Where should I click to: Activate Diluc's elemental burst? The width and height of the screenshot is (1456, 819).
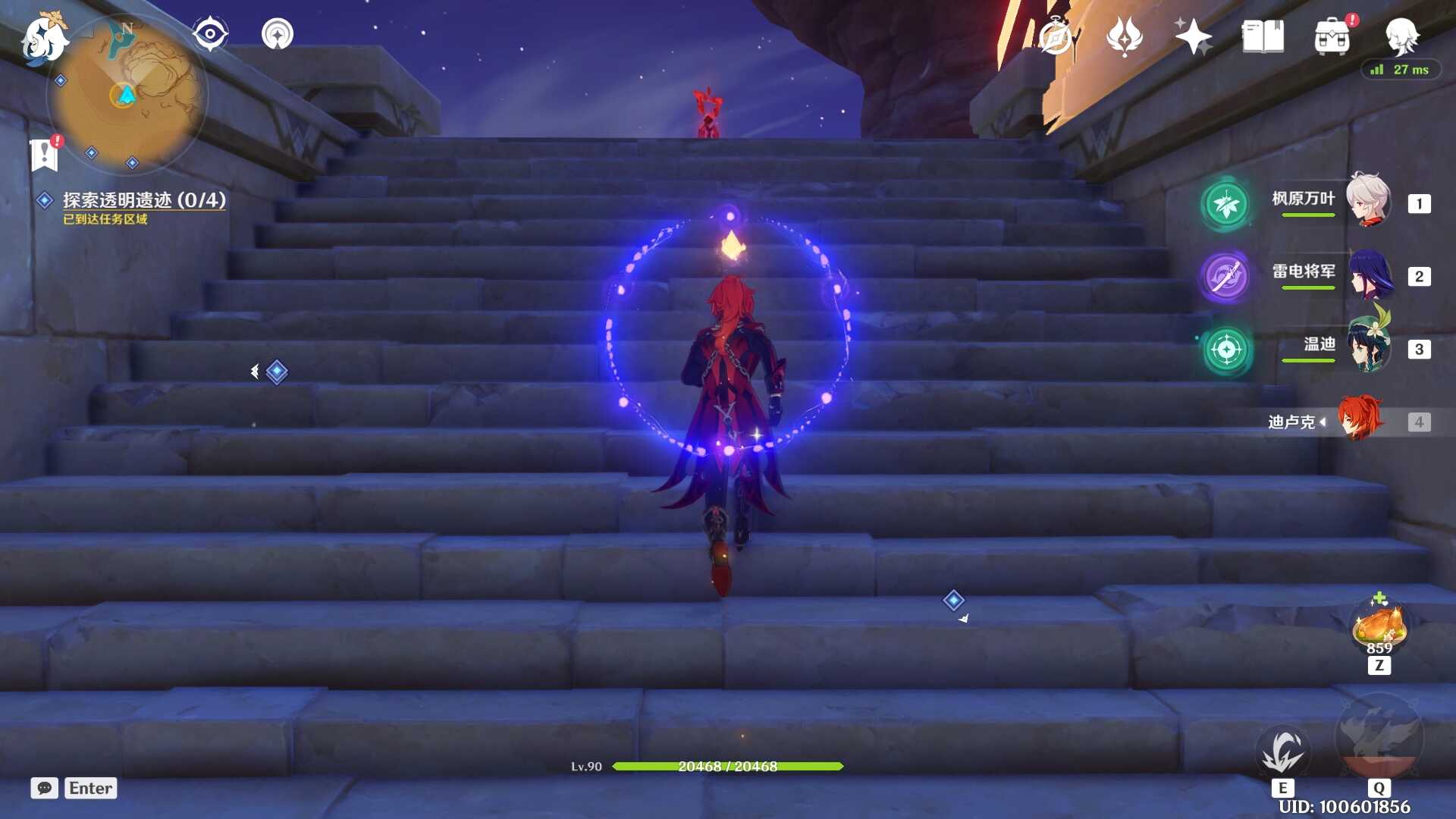coord(1379,737)
